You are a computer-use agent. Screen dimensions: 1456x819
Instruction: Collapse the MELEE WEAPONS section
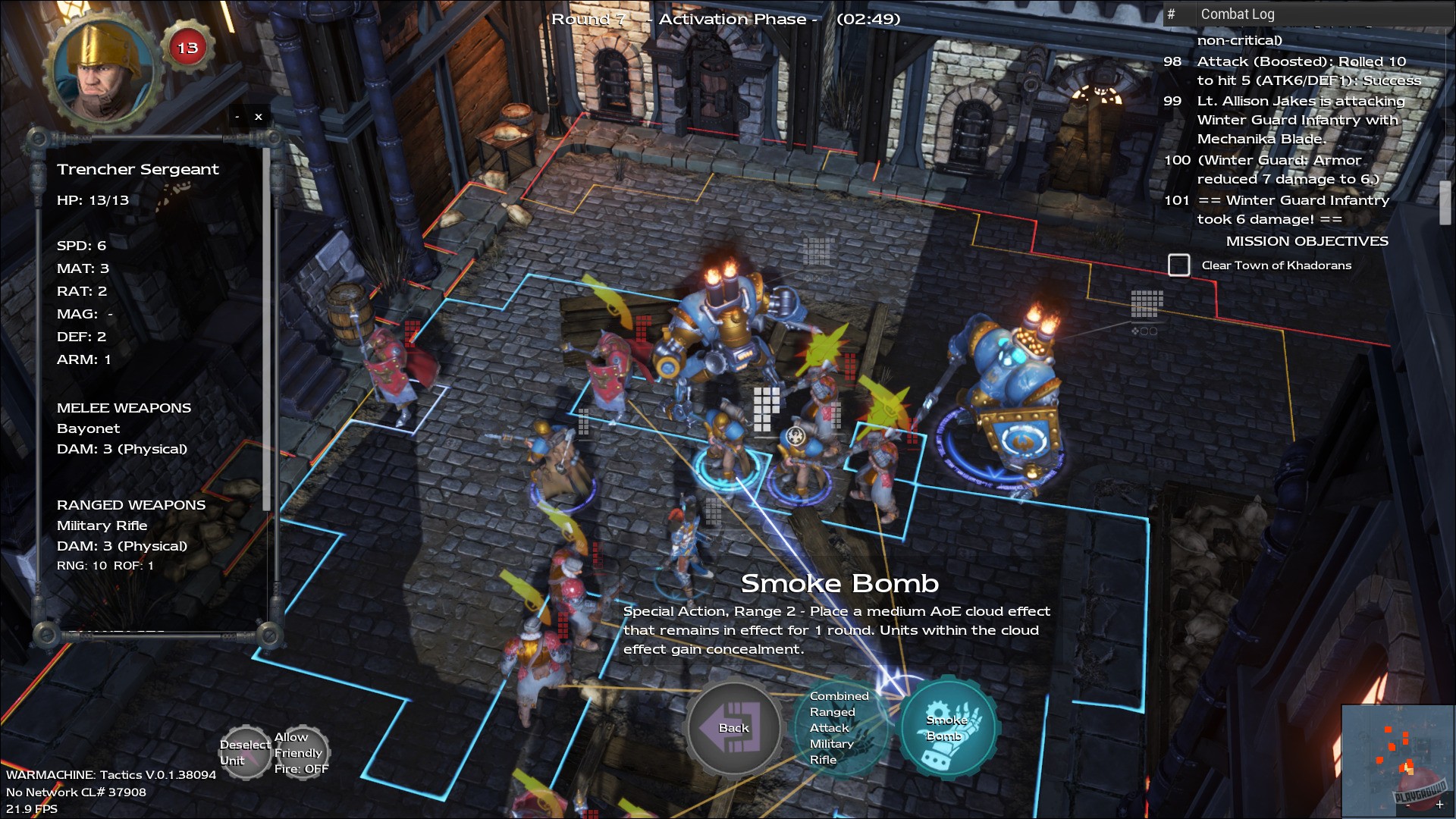coord(124,407)
